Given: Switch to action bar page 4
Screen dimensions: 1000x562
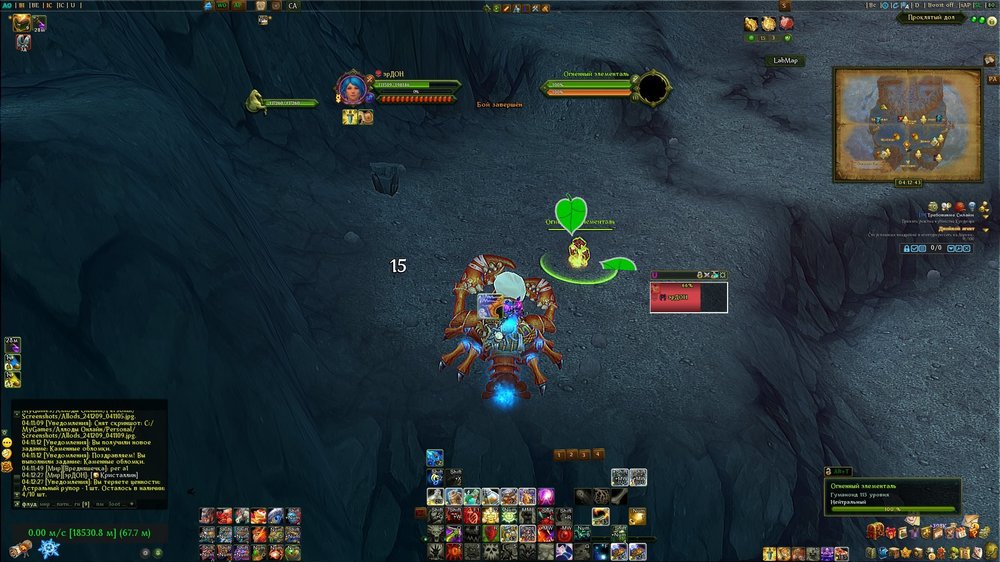Looking at the screenshot, I should click(598, 454).
